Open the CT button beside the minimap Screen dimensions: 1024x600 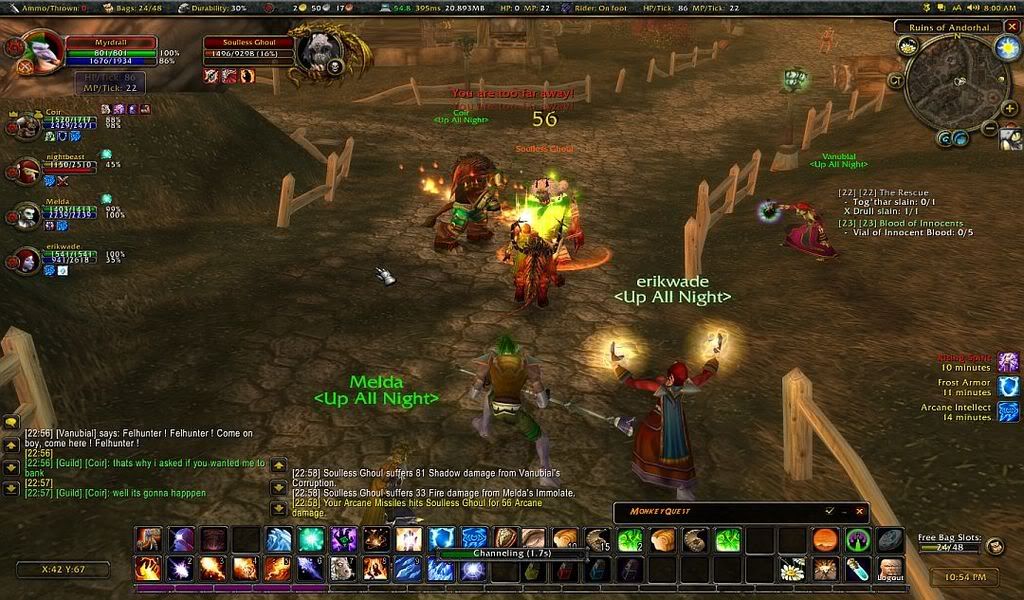895,80
